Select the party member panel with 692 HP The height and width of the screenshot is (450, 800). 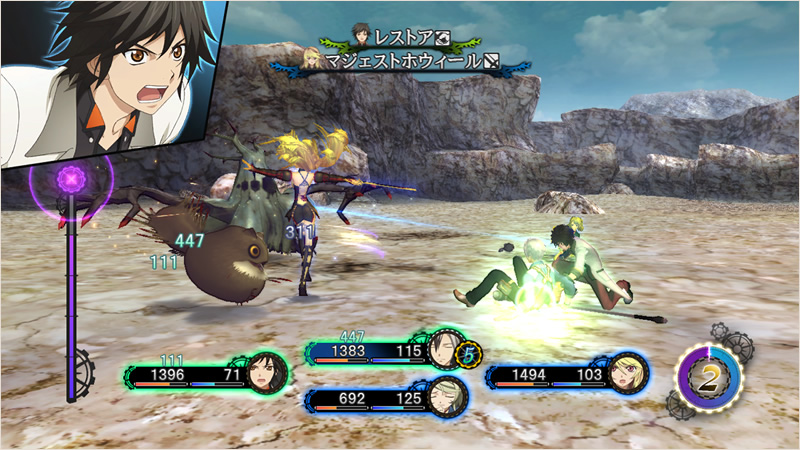pyautogui.click(x=386, y=398)
